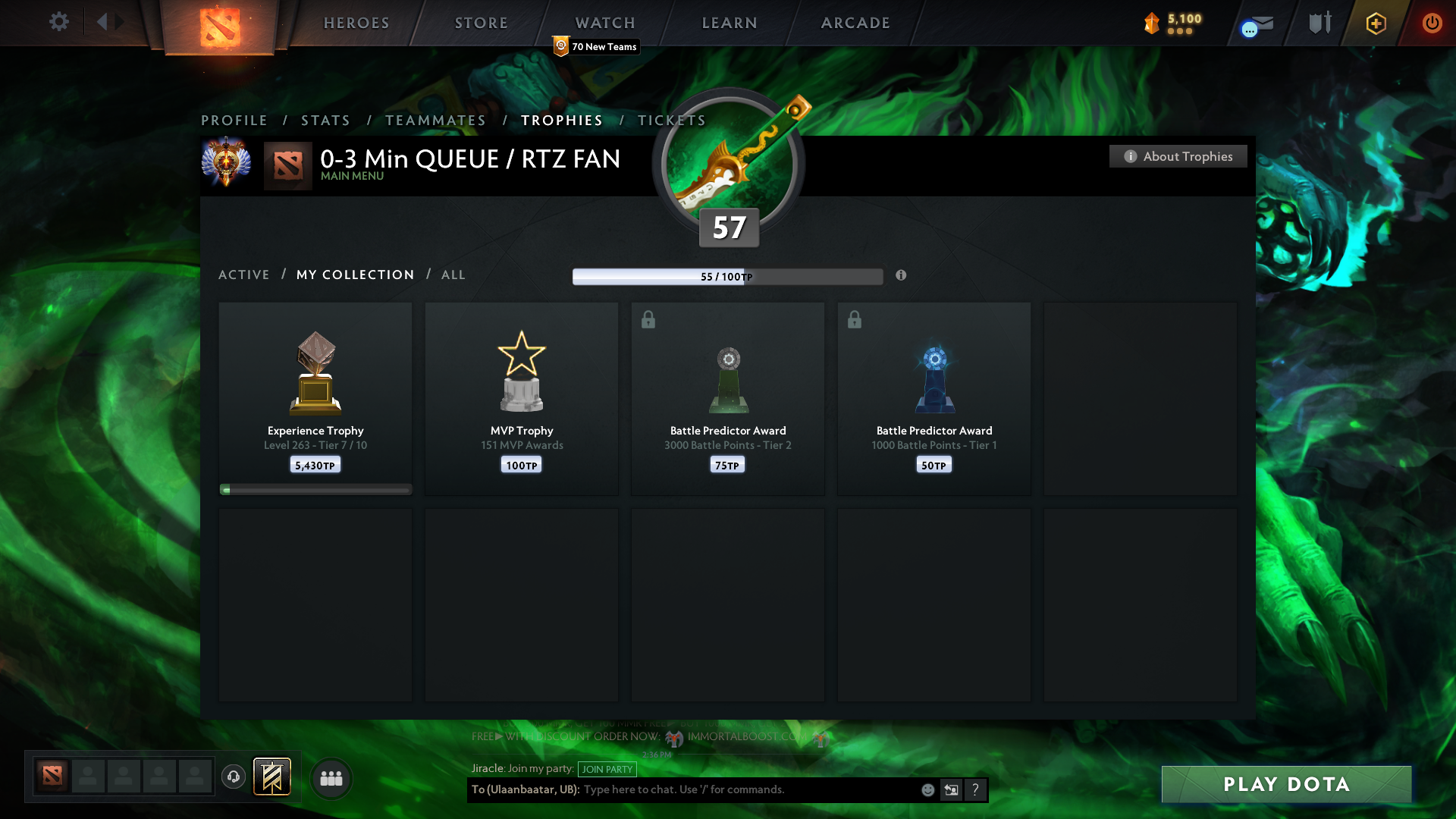Select the MY COLLECTION filter
The image size is (1456, 819).
pos(355,275)
